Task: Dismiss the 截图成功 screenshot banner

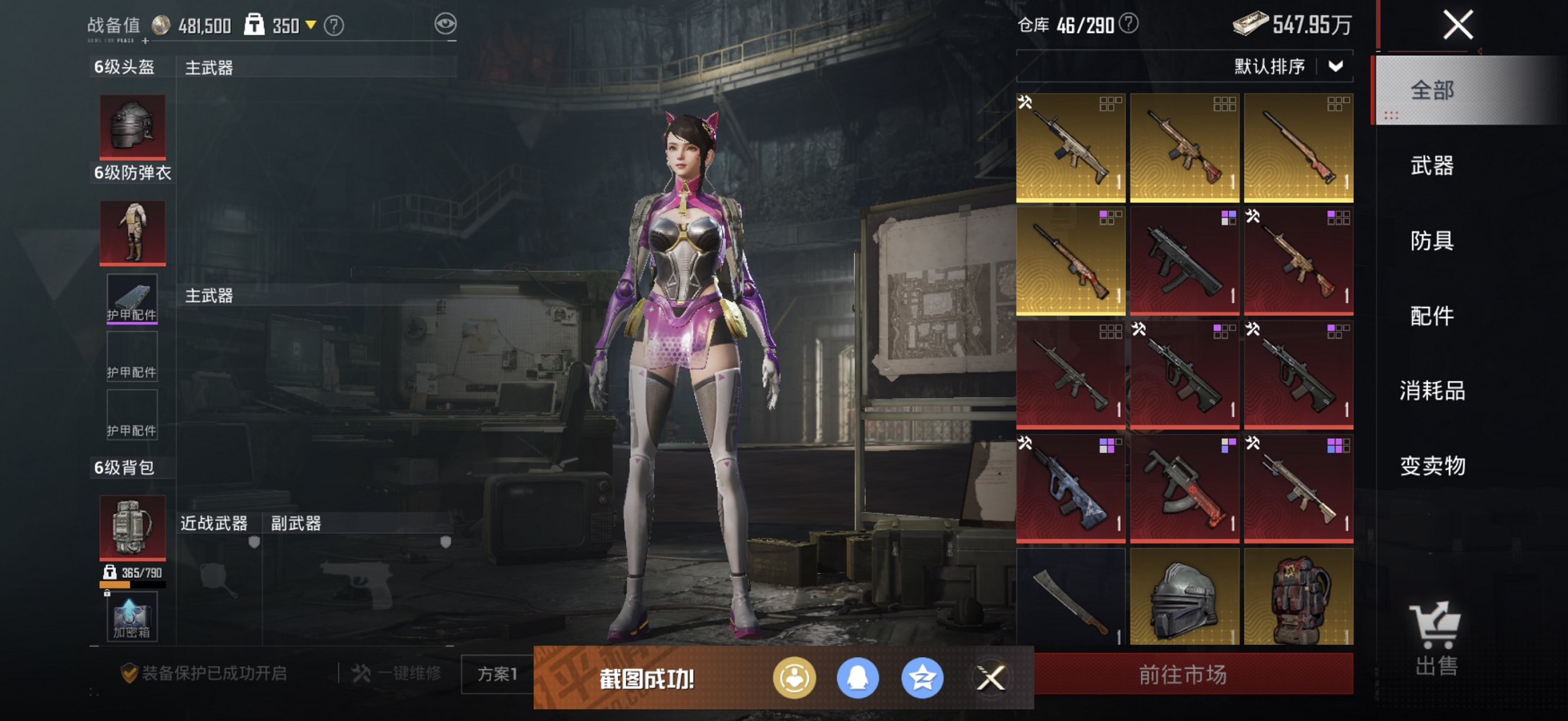Action: pyautogui.click(x=990, y=678)
